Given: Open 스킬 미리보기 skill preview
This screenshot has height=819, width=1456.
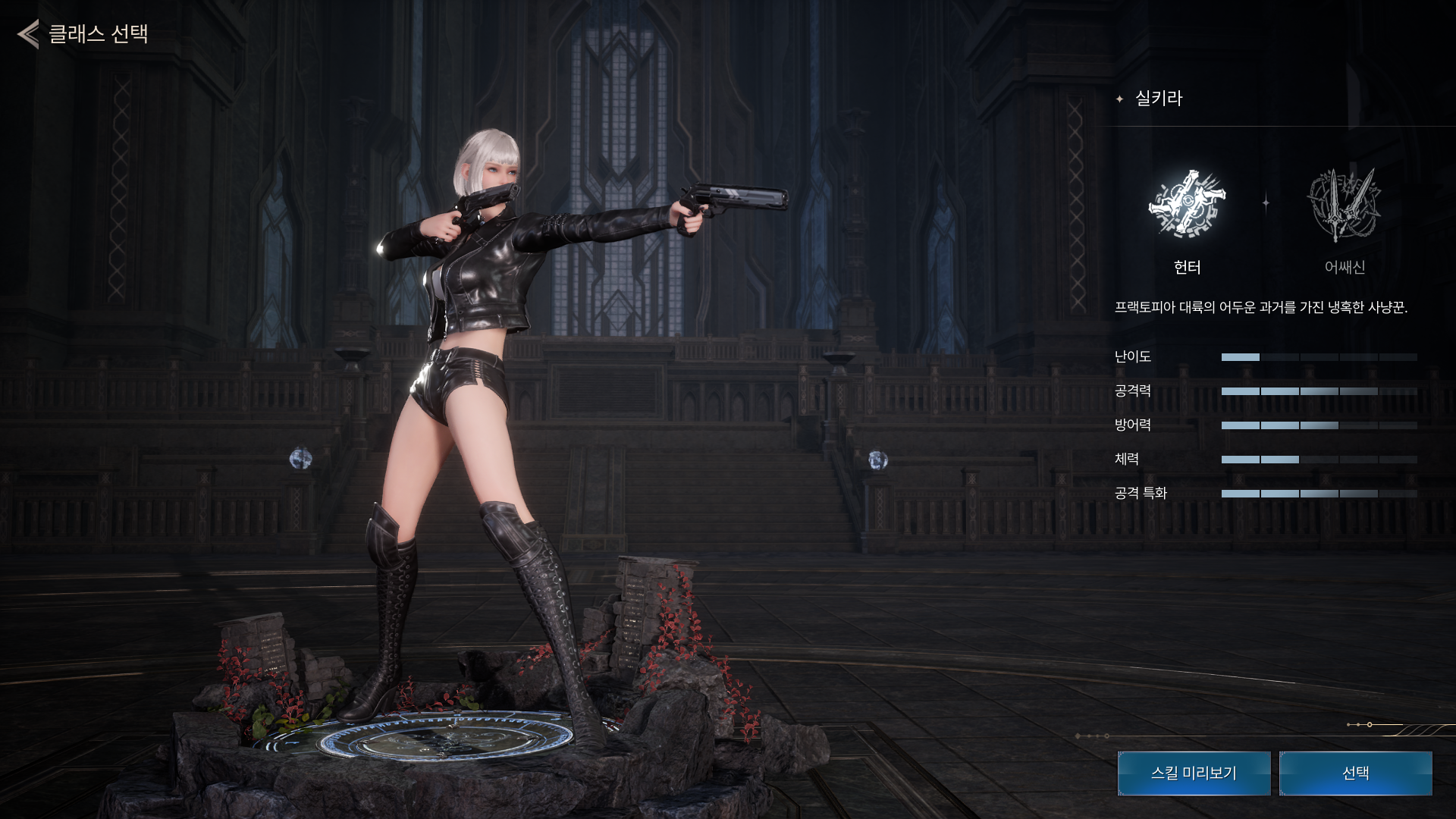Looking at the screenshot, I should 1194,773.
